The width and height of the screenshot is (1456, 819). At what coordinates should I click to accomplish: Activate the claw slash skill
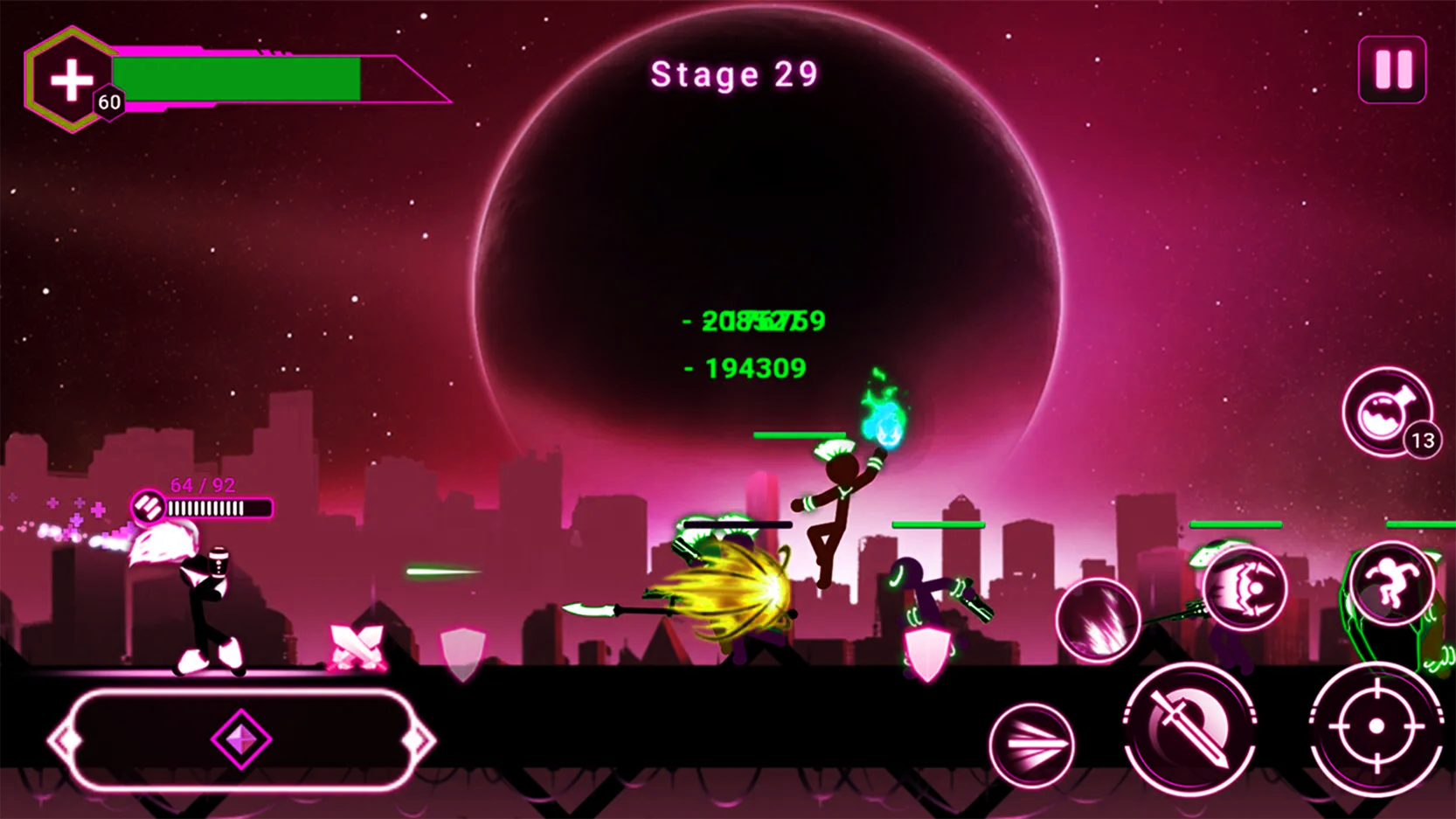pos(1098,619)
